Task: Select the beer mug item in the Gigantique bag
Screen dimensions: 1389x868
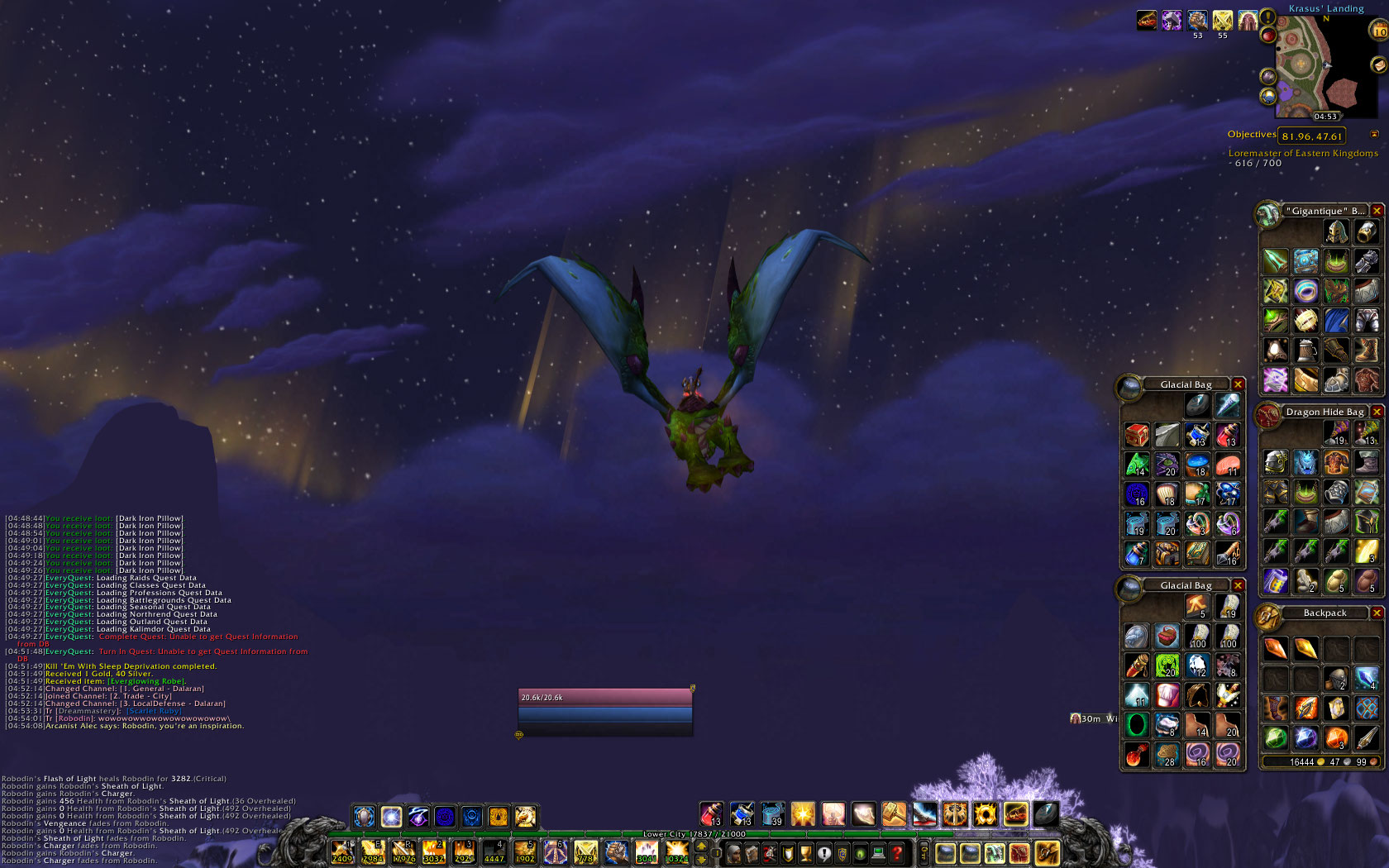Action: click(1305, 351)
